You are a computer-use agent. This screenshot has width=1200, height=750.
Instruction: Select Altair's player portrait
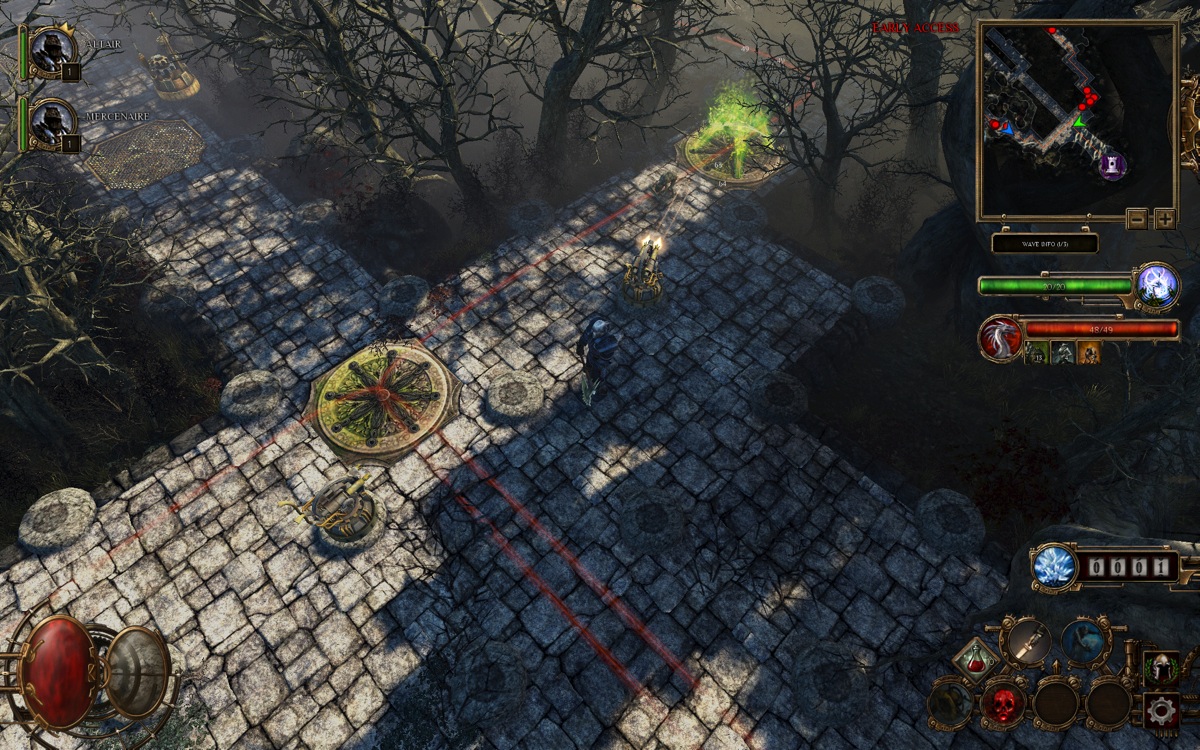pos(49,50)
